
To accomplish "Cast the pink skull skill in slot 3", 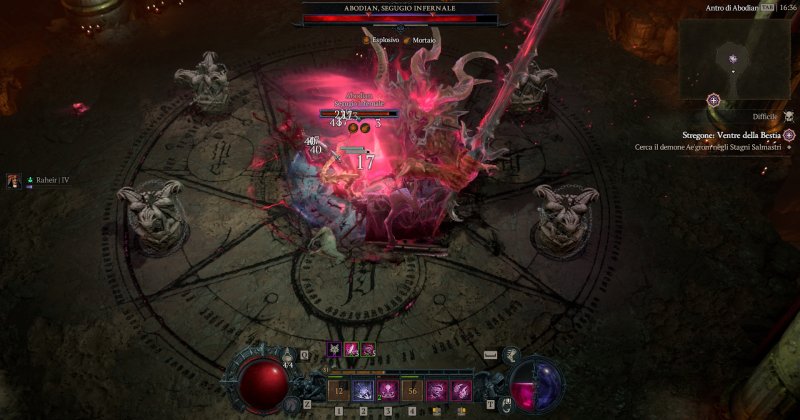I will pos(387,390).
